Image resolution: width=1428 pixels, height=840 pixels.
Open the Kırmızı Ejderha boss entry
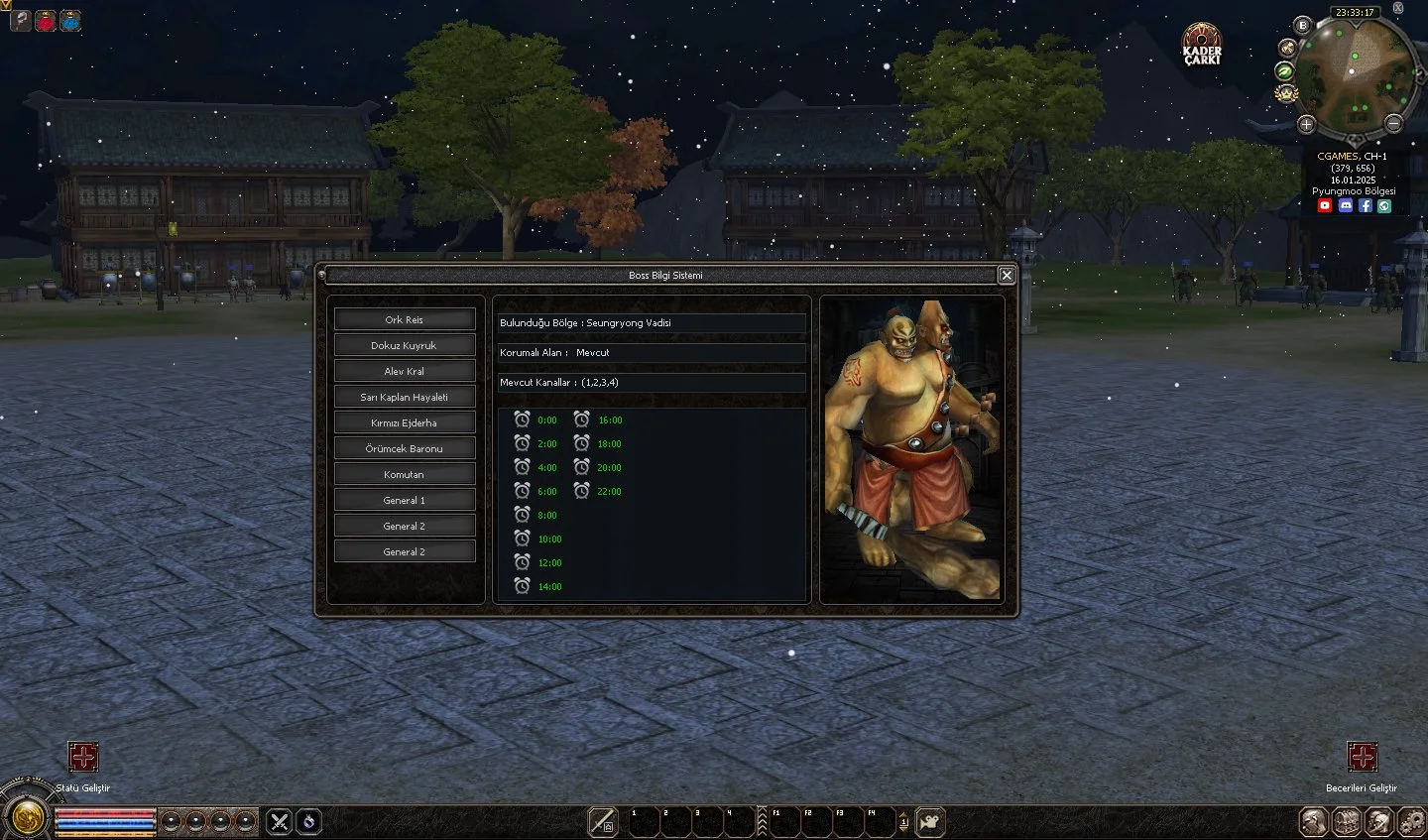click(x=405, y=422)
